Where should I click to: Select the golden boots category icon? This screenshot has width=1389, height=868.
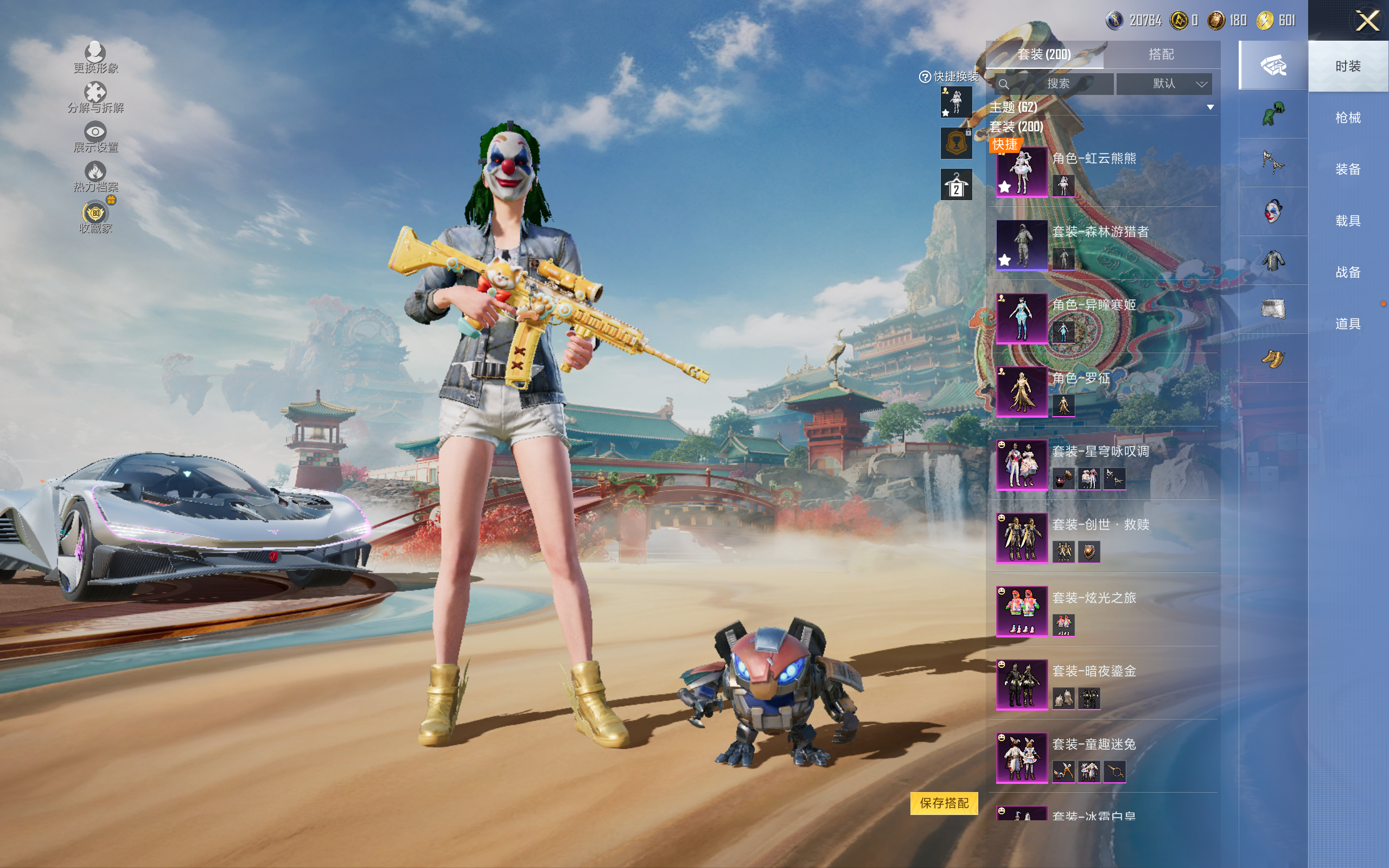point(1272,359)
